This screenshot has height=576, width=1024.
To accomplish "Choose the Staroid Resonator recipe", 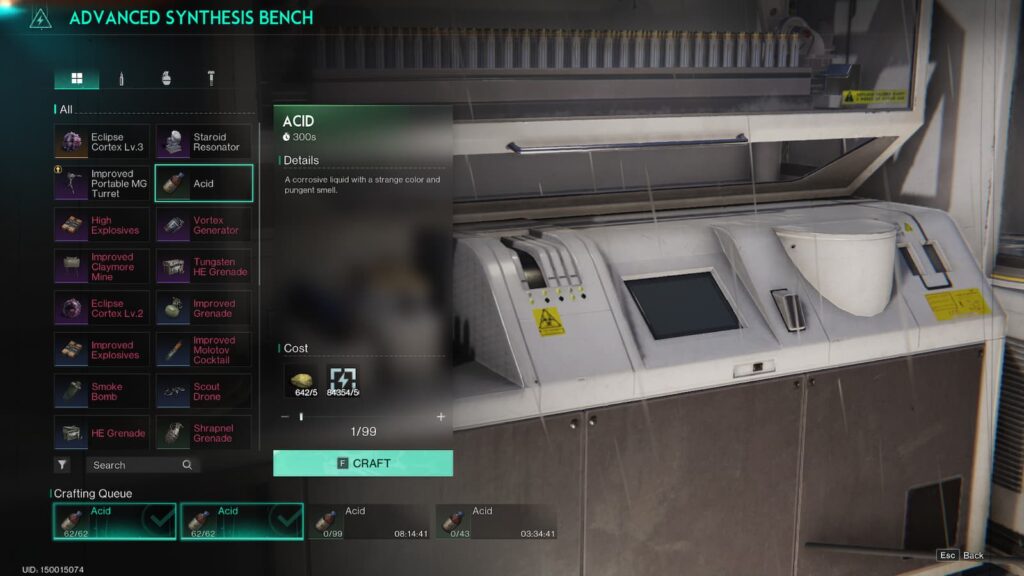I will point(204,142).
